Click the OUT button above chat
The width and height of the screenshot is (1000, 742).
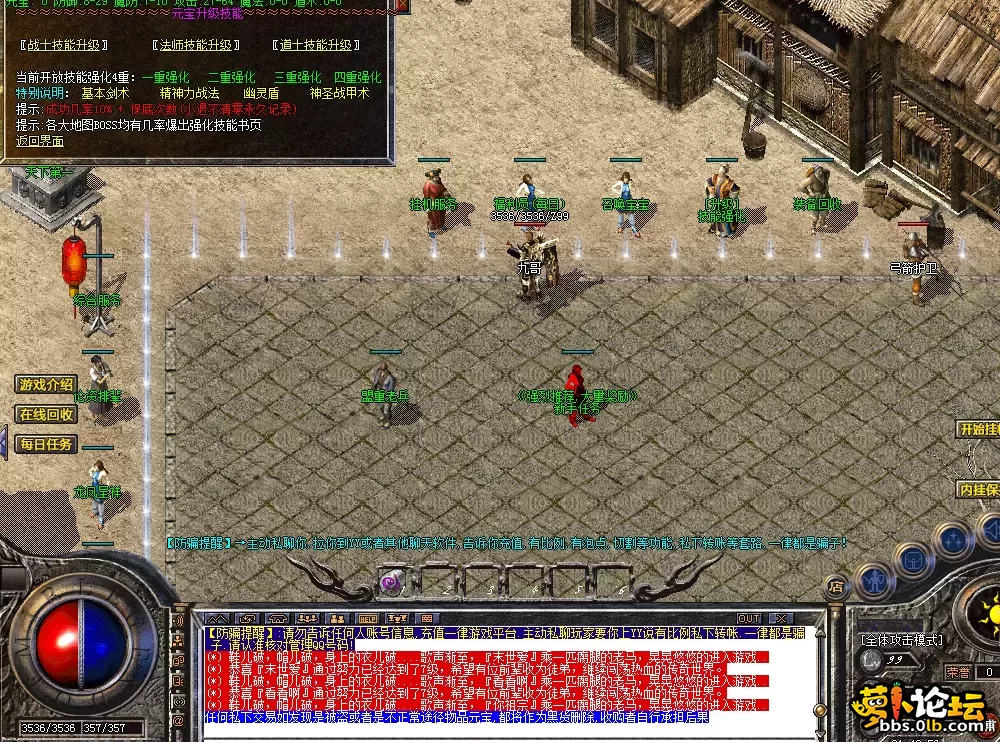coord(749,618)
